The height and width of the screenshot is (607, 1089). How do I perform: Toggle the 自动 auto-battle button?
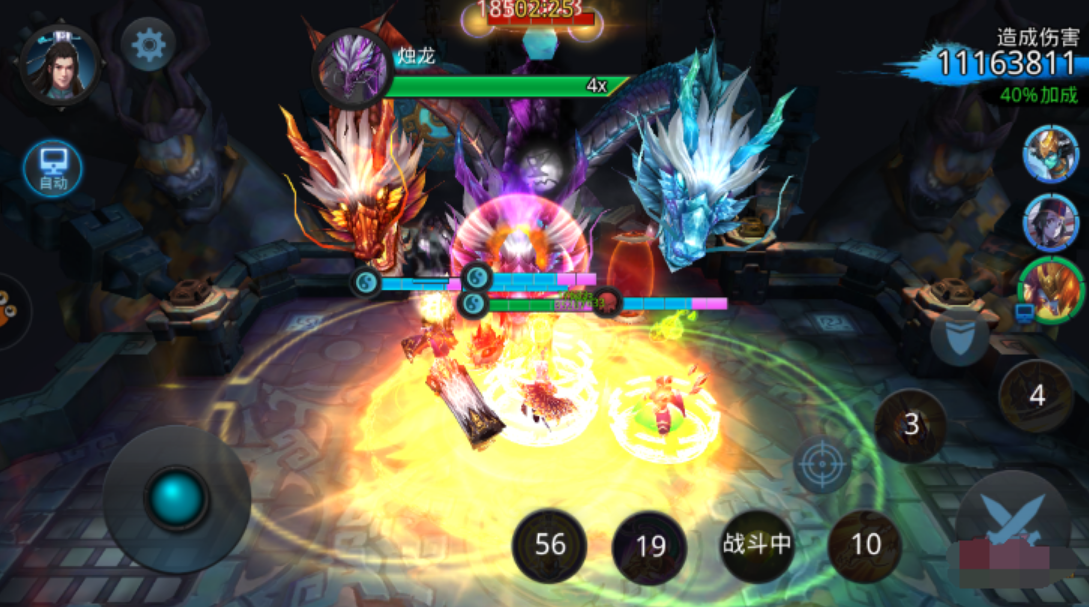point(52,168)
